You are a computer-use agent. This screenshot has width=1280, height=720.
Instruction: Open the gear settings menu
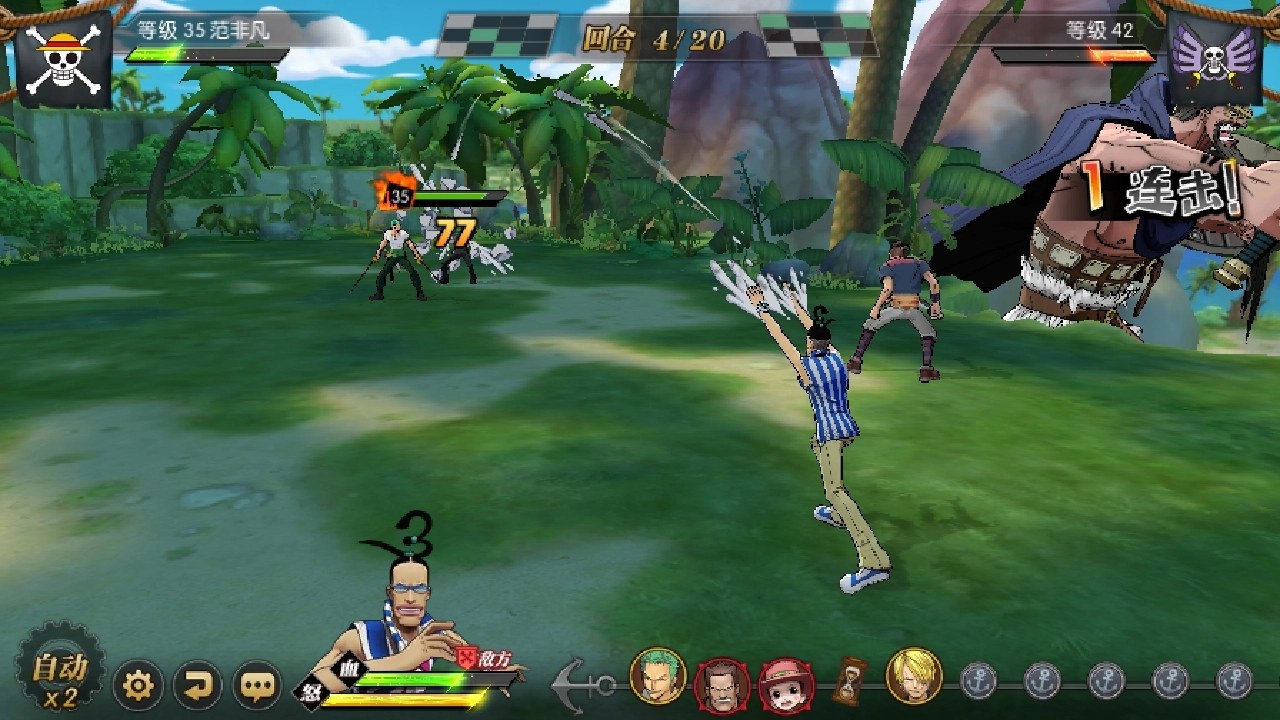click(138, 686)
